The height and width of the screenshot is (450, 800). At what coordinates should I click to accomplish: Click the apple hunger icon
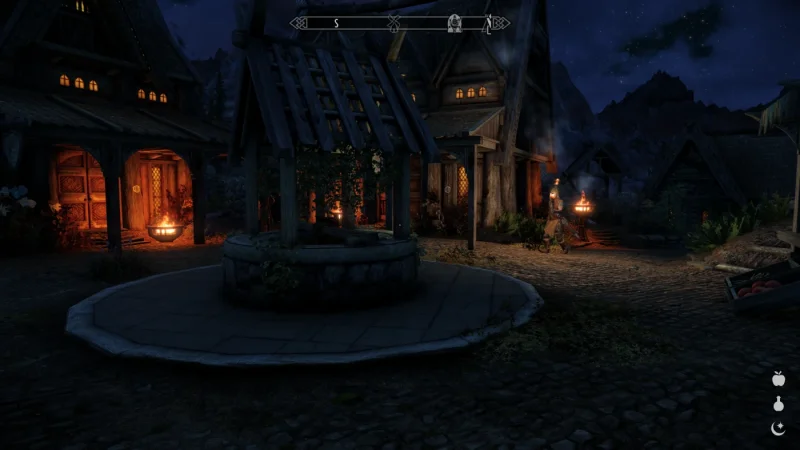(x=778, y=379)
